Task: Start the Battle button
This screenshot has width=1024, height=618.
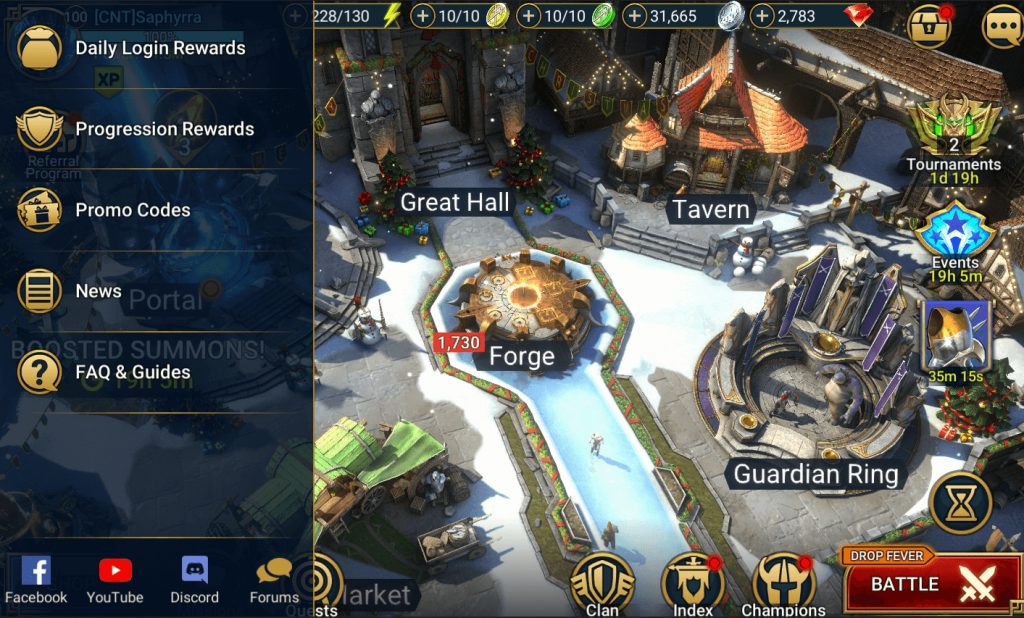Action: pyautogui.click(x=931, y=585)
